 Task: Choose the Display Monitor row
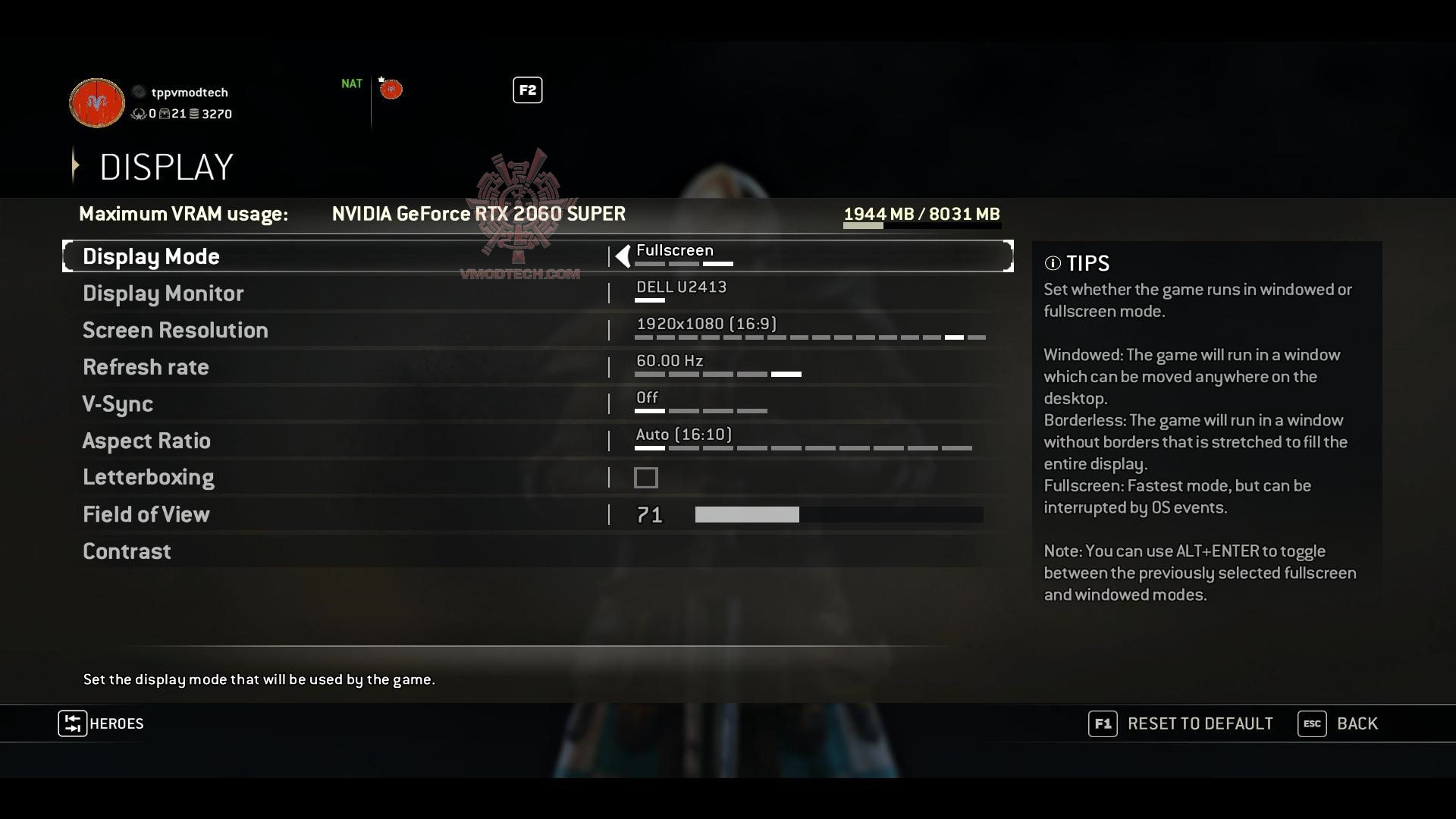163,293
